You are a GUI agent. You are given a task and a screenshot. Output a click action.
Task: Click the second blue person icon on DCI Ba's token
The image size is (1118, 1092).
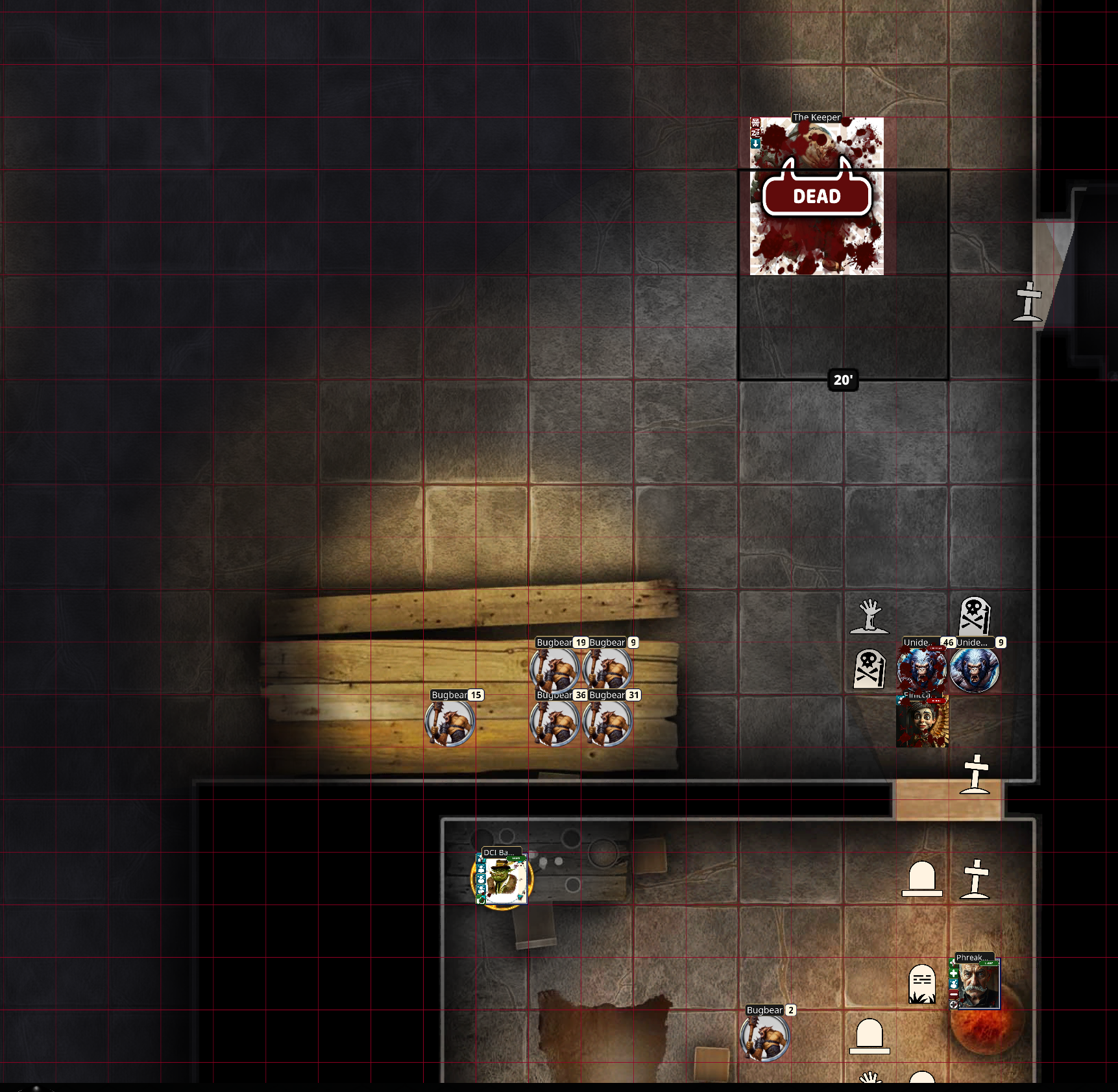(481, 869)
